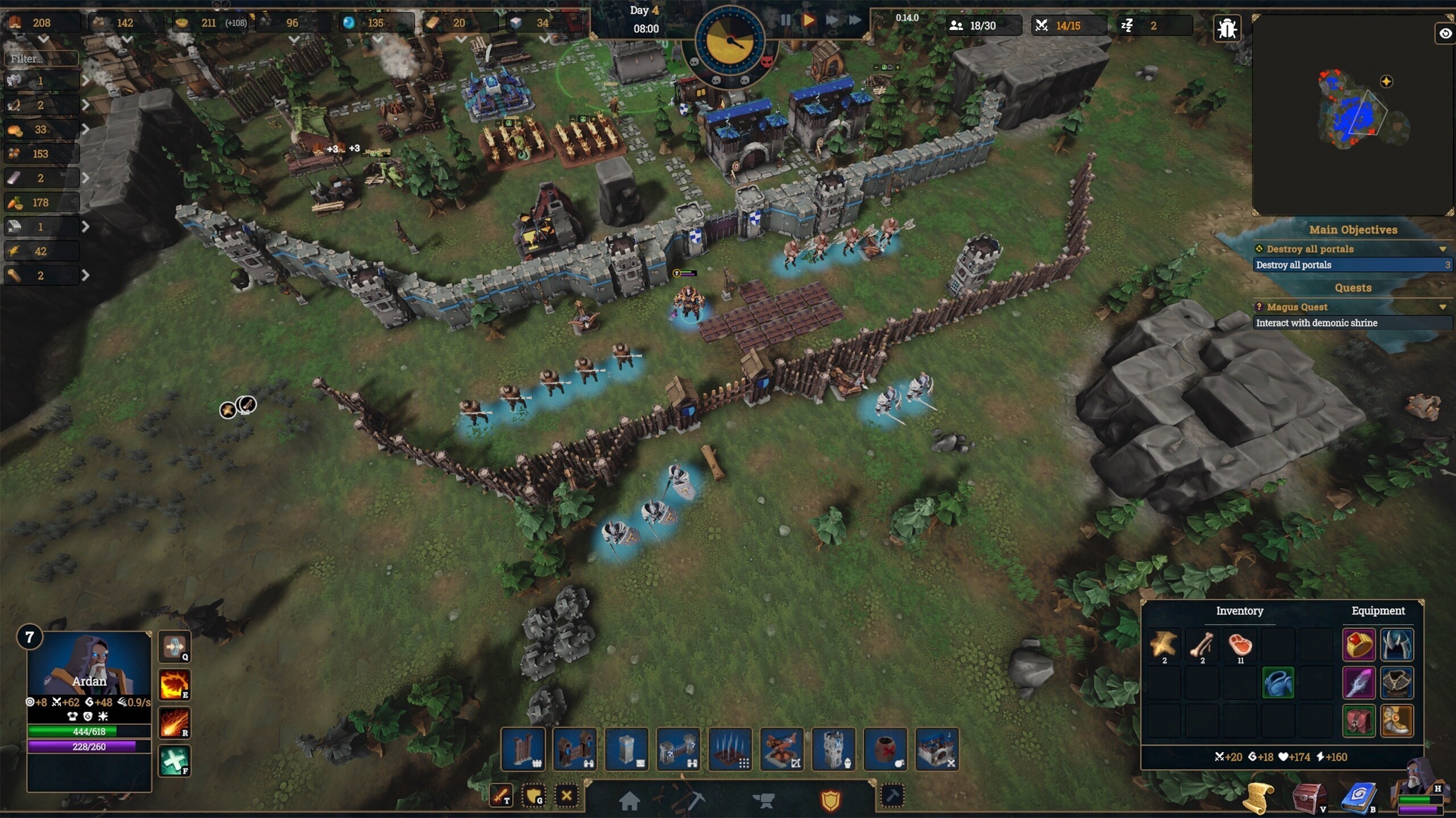Select the raw meat inventory slot

tap(1240, 645)
